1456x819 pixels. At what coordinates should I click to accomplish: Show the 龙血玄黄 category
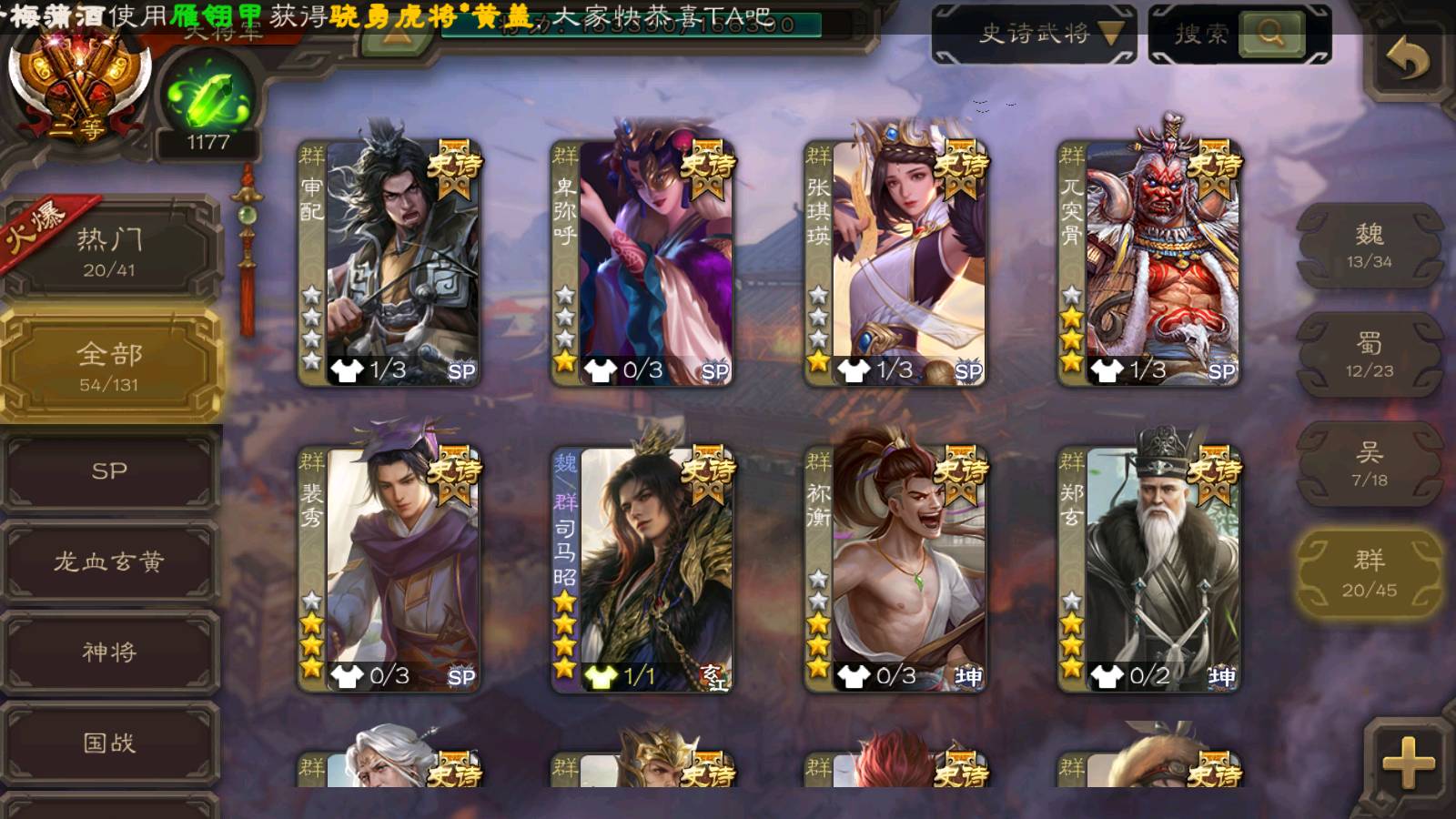[109, 561]
